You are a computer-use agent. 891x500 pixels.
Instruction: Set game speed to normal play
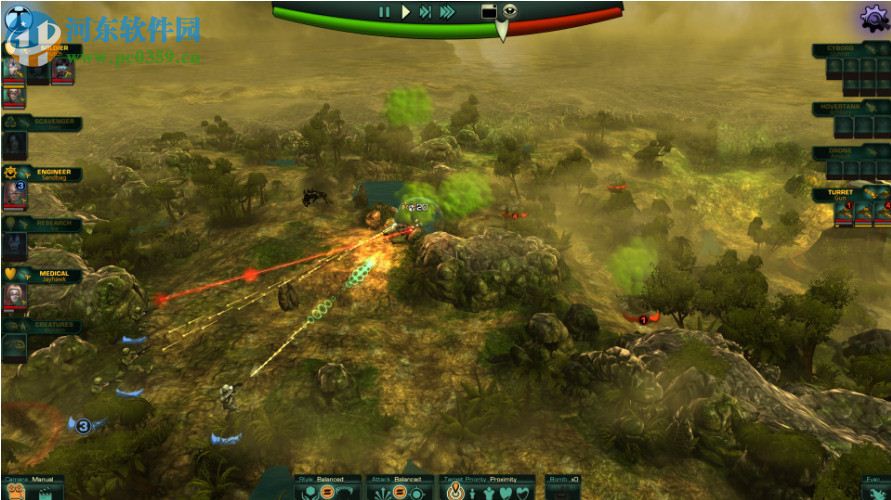(x=406, y=12)
